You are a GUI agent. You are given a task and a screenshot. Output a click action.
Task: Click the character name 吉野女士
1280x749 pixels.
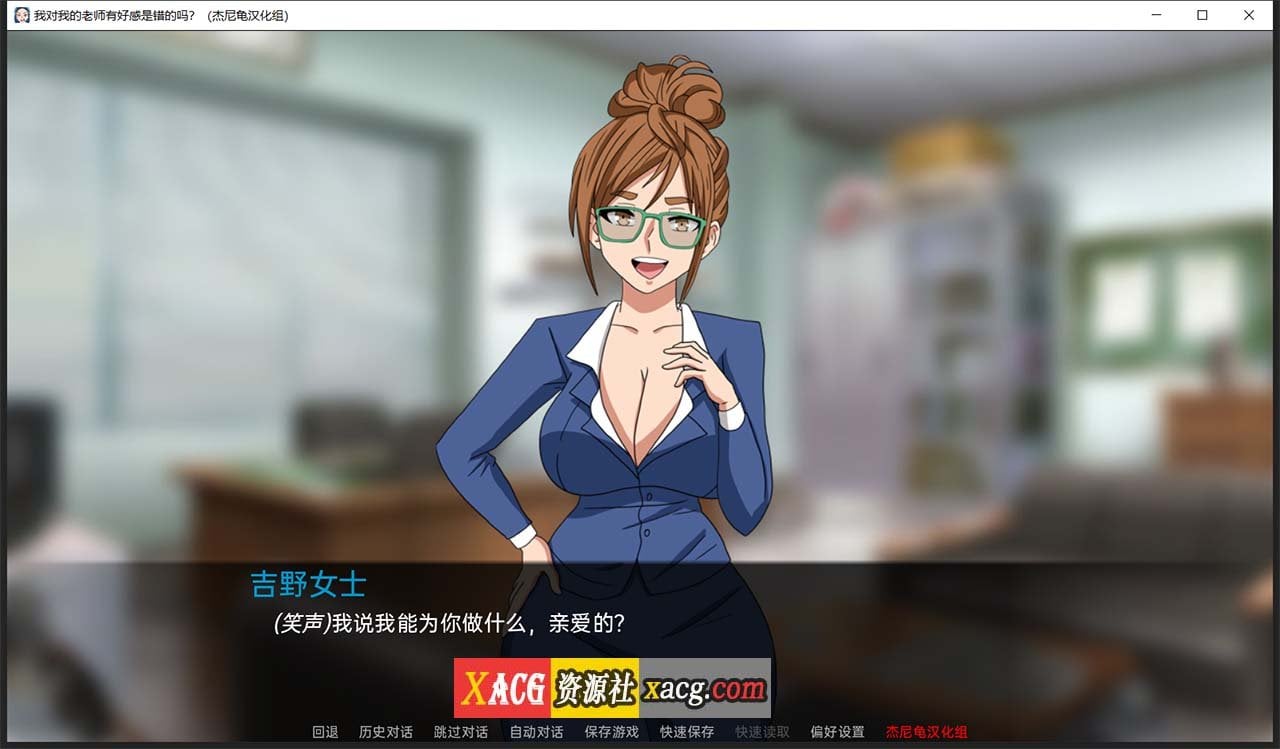[x=307, y=585]
